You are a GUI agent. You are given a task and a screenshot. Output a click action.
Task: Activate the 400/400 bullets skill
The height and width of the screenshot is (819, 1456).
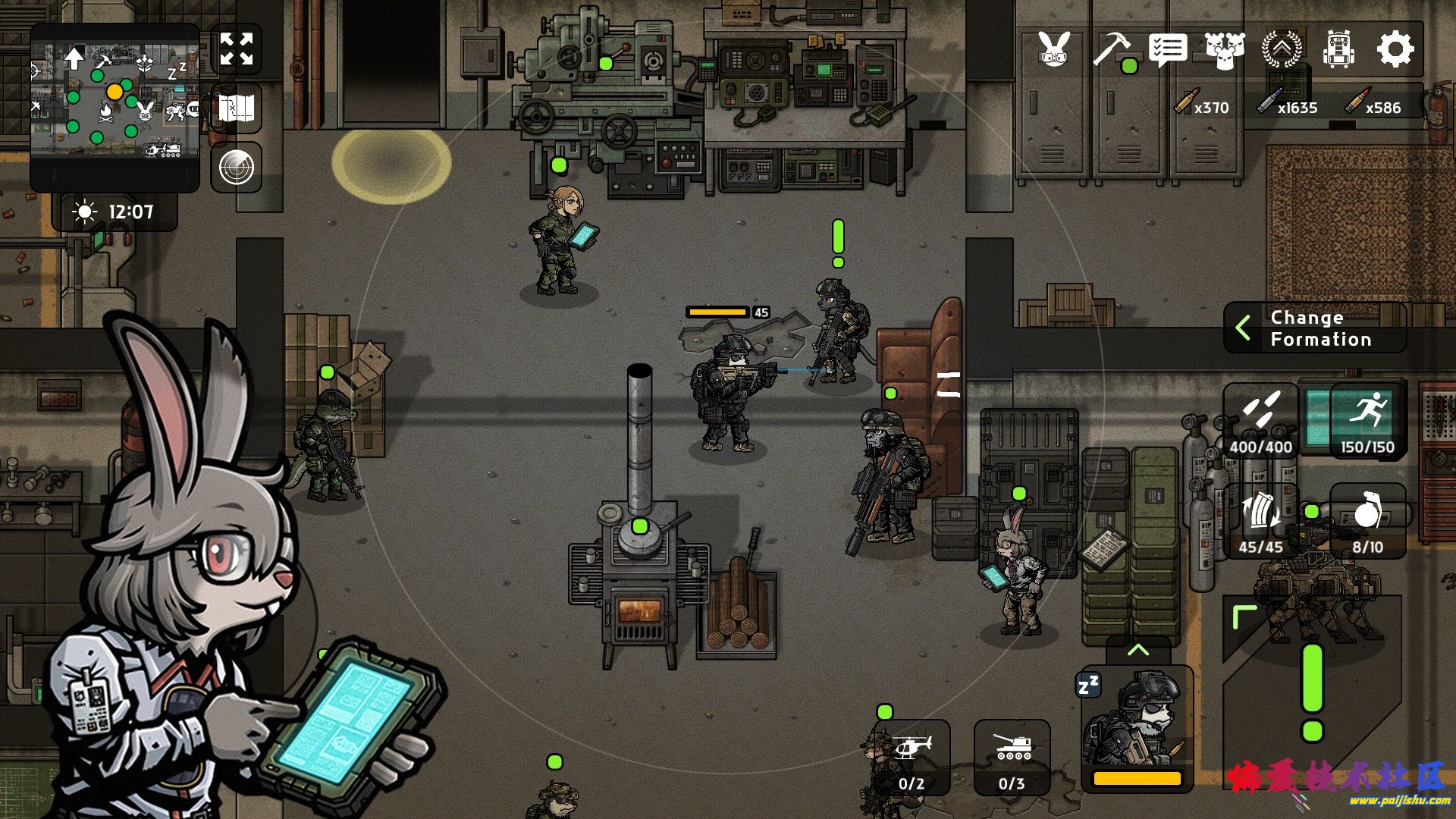(x=1260, y=421)
